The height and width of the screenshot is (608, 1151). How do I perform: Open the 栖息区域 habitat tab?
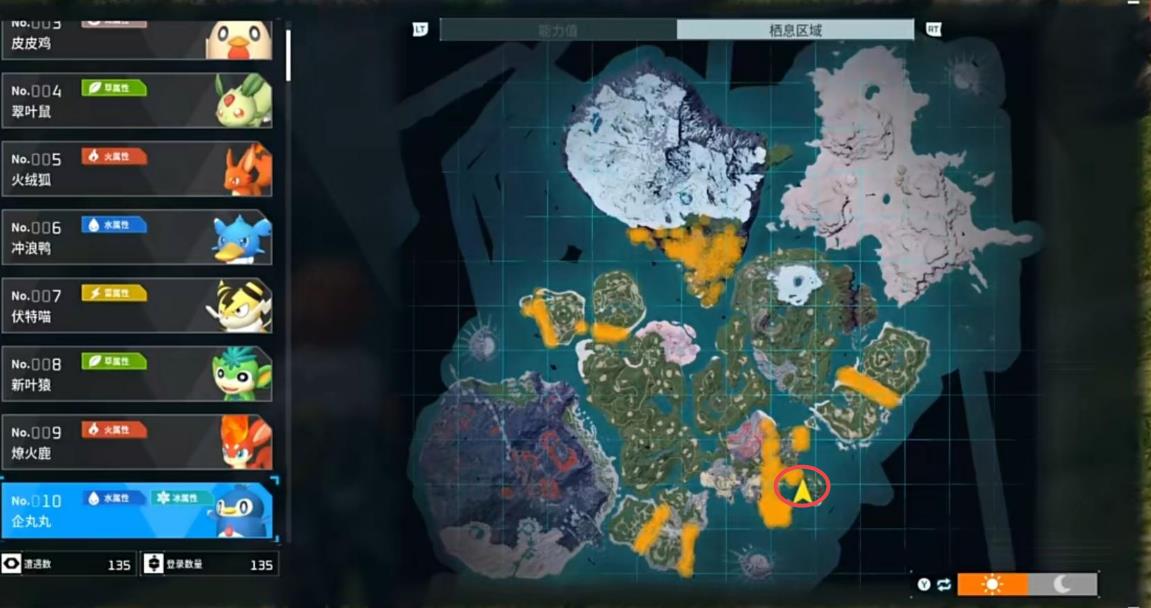[795, 30]
